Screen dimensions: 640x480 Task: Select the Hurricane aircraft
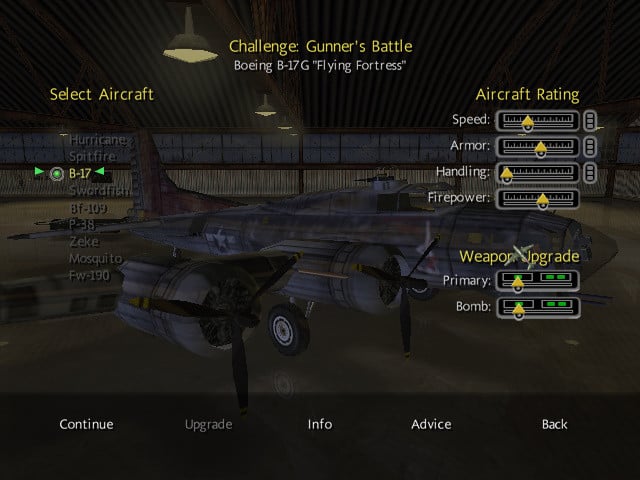pyautogui.click(x=97, y=140)
